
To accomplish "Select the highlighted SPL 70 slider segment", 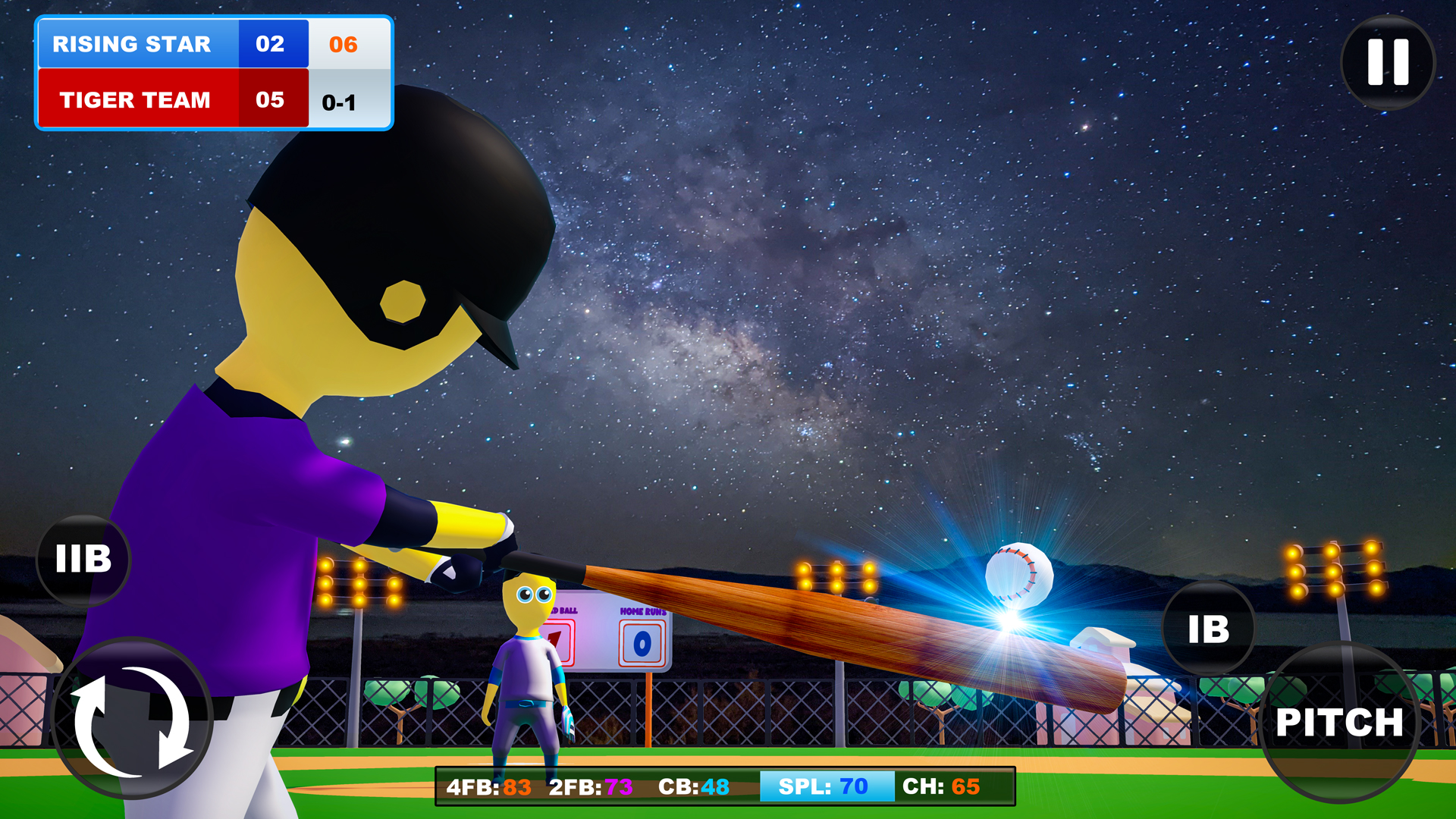I will (828, 786).
